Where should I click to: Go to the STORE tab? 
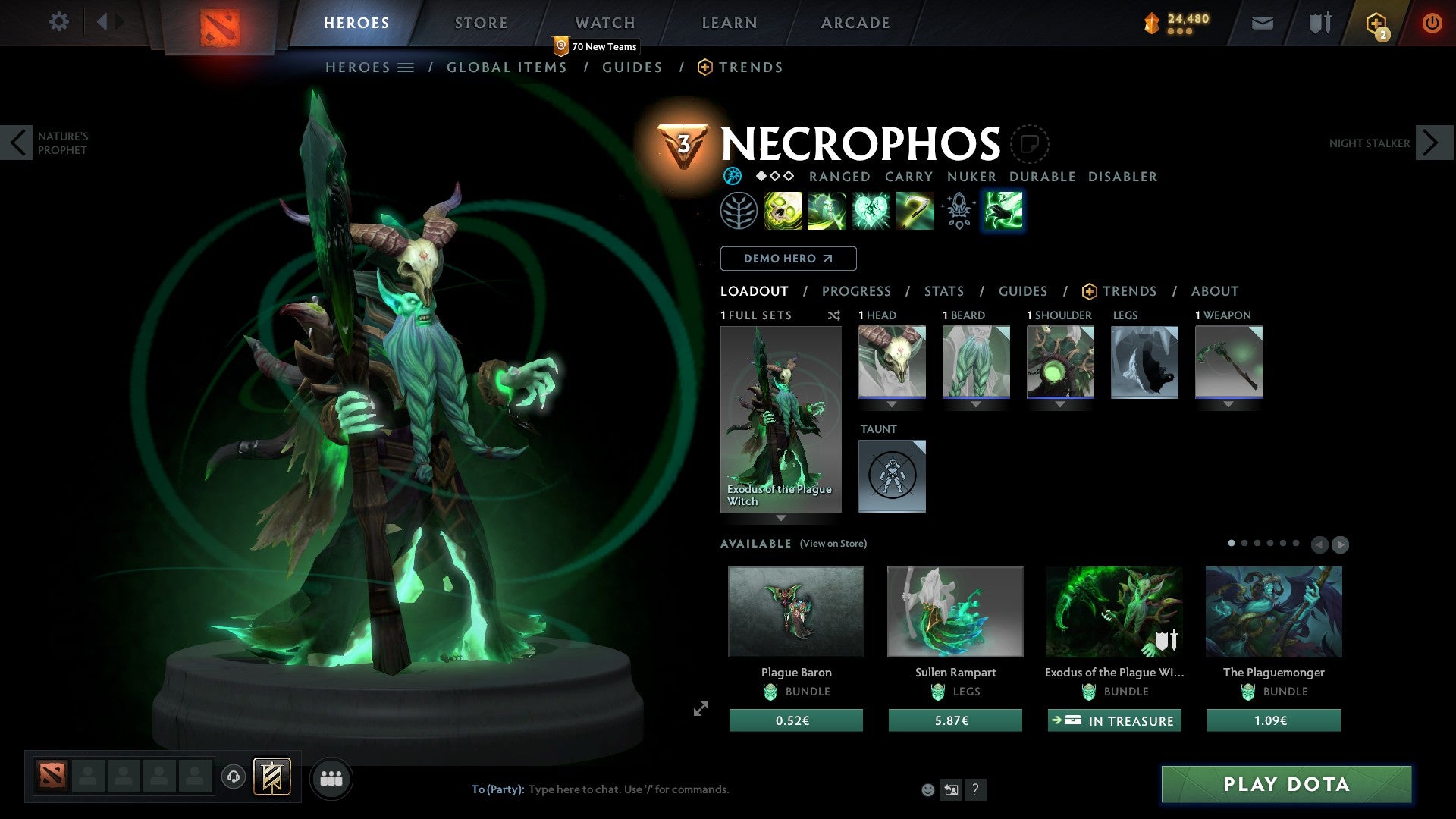click(481, 22)
